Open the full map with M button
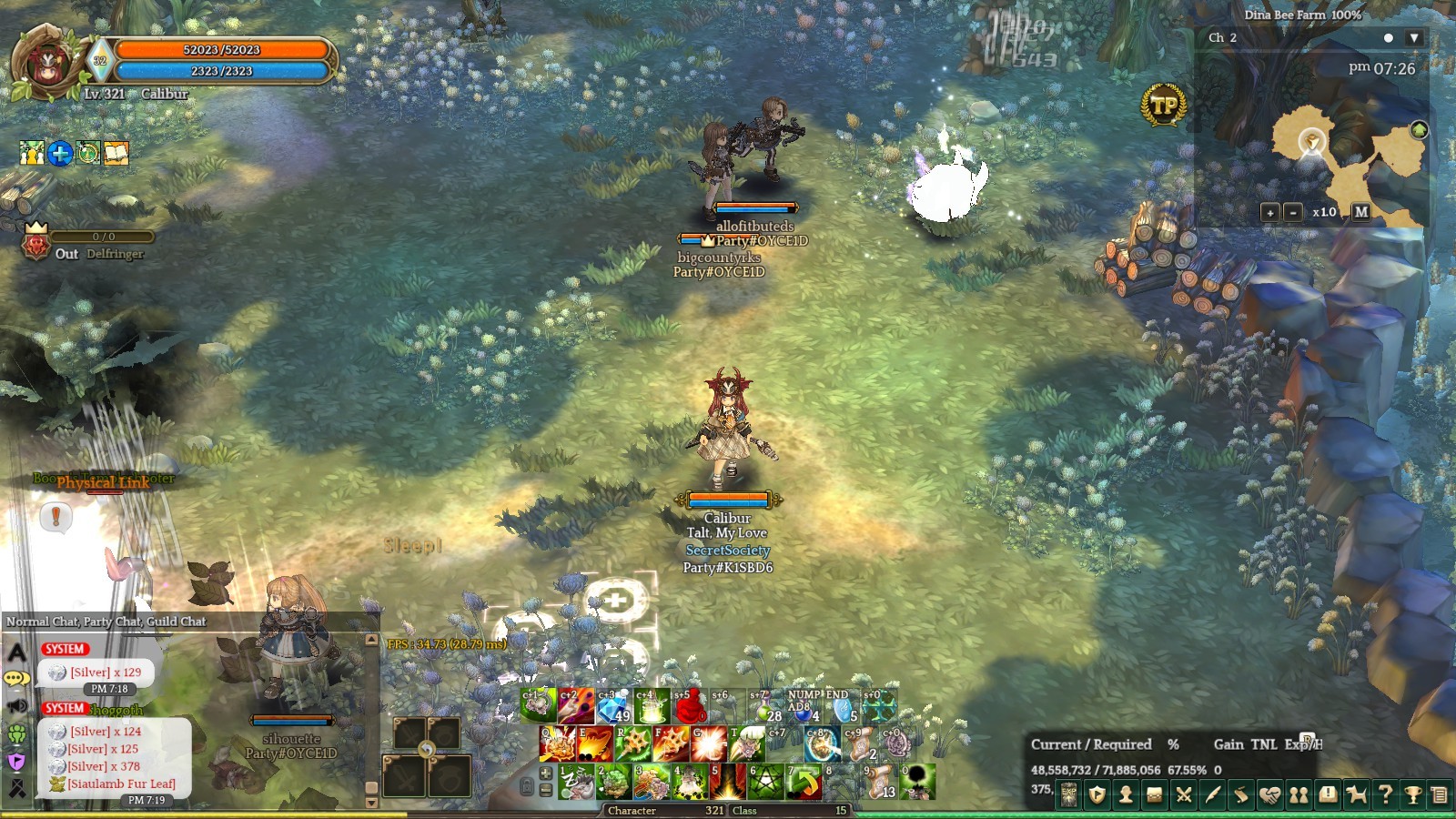This screenshot has width=1456, height=819. [x=1360, y=212]
